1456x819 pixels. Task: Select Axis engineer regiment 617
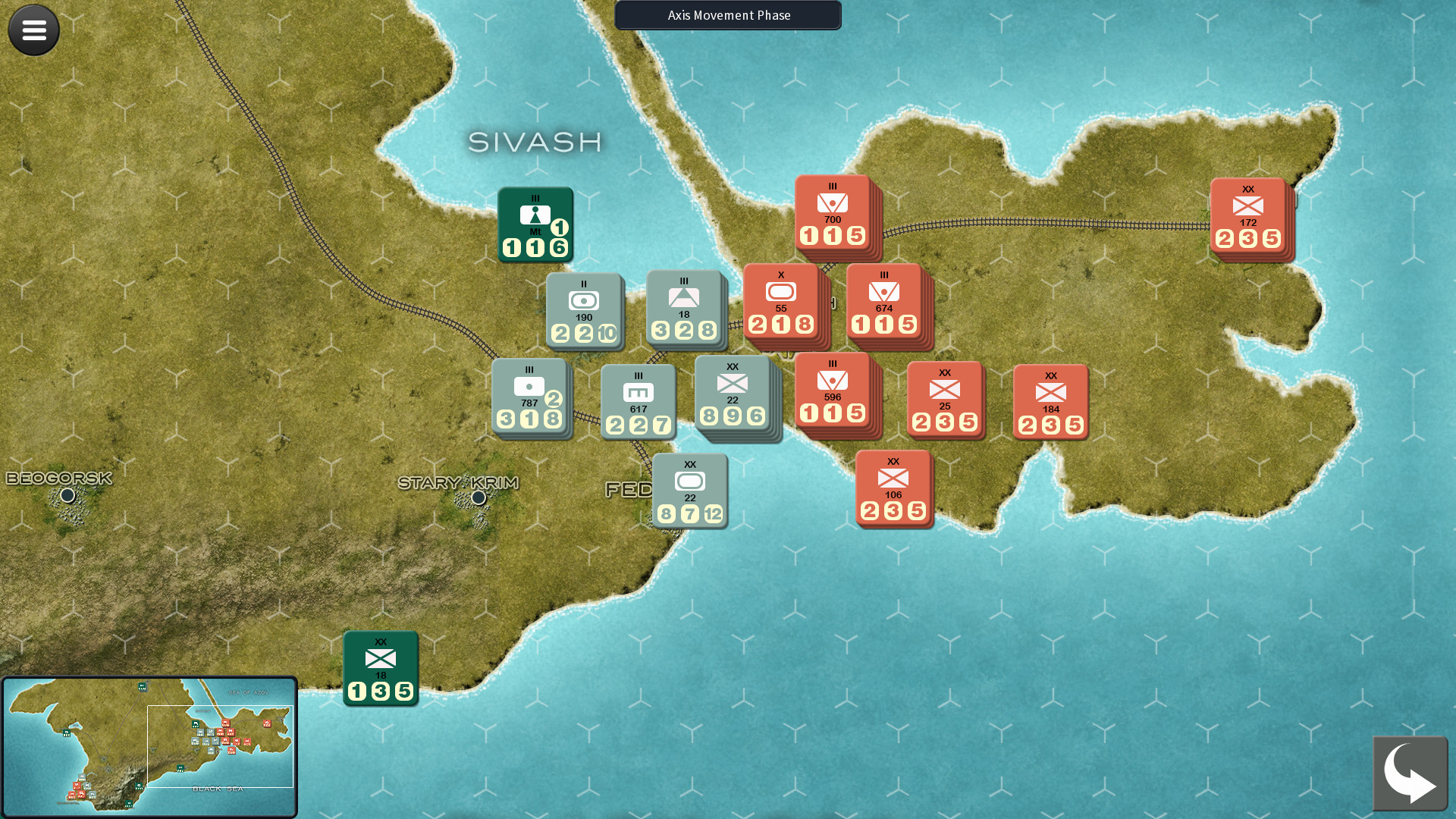pos(637,400)
